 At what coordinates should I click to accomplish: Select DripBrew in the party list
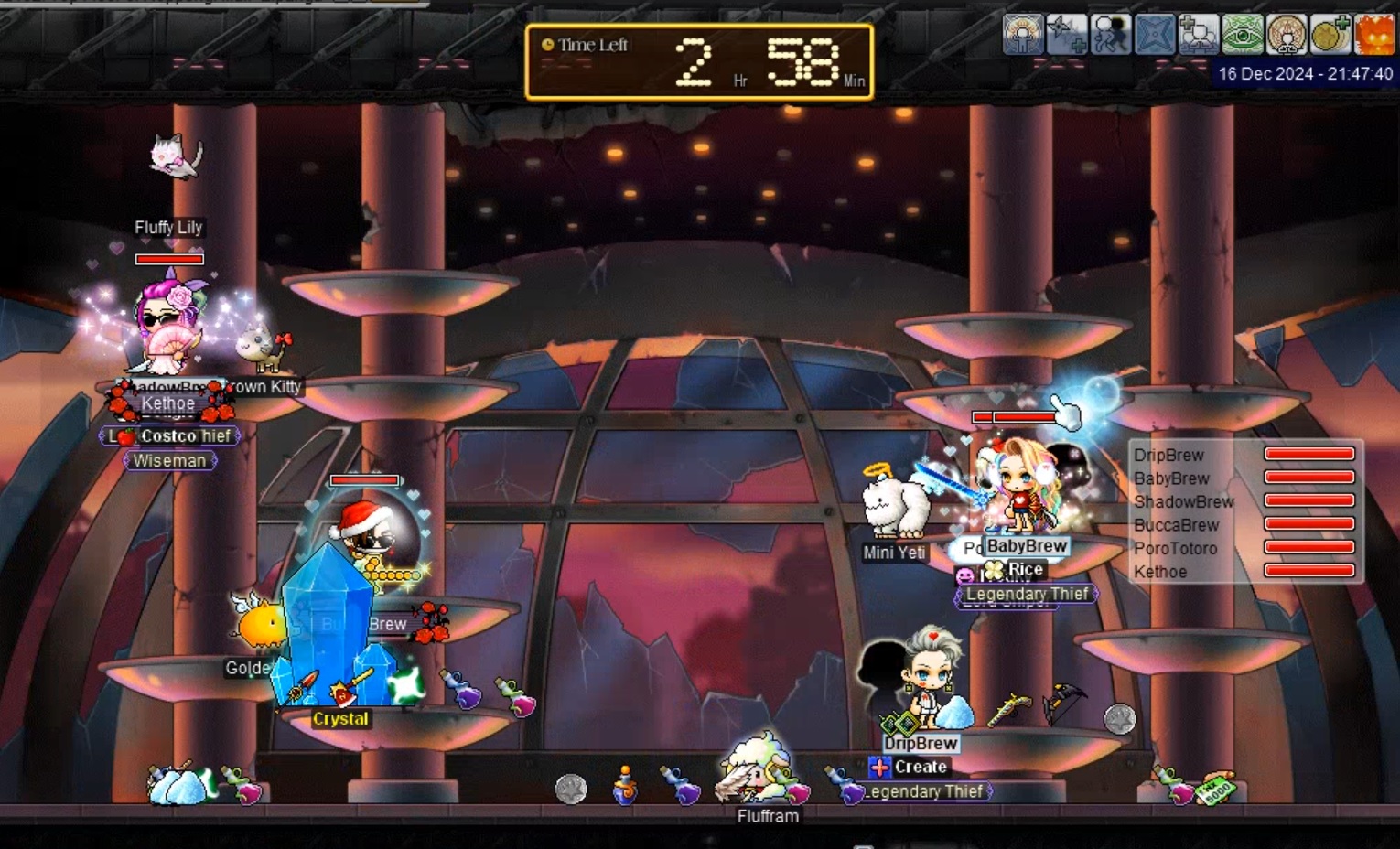point(1168,455)
